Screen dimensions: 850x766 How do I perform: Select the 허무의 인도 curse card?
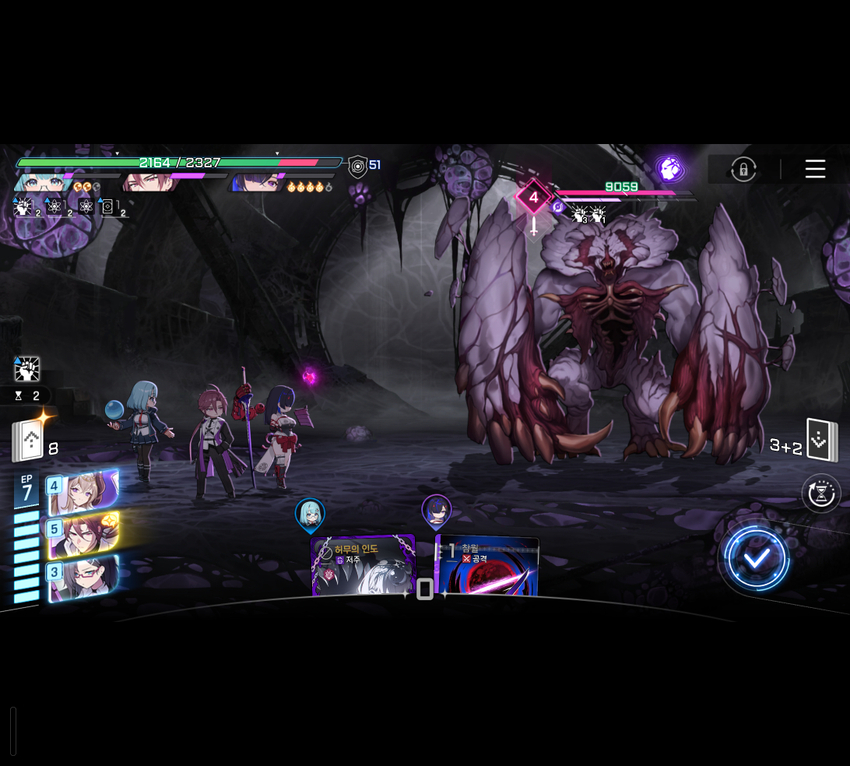(363, 566)
